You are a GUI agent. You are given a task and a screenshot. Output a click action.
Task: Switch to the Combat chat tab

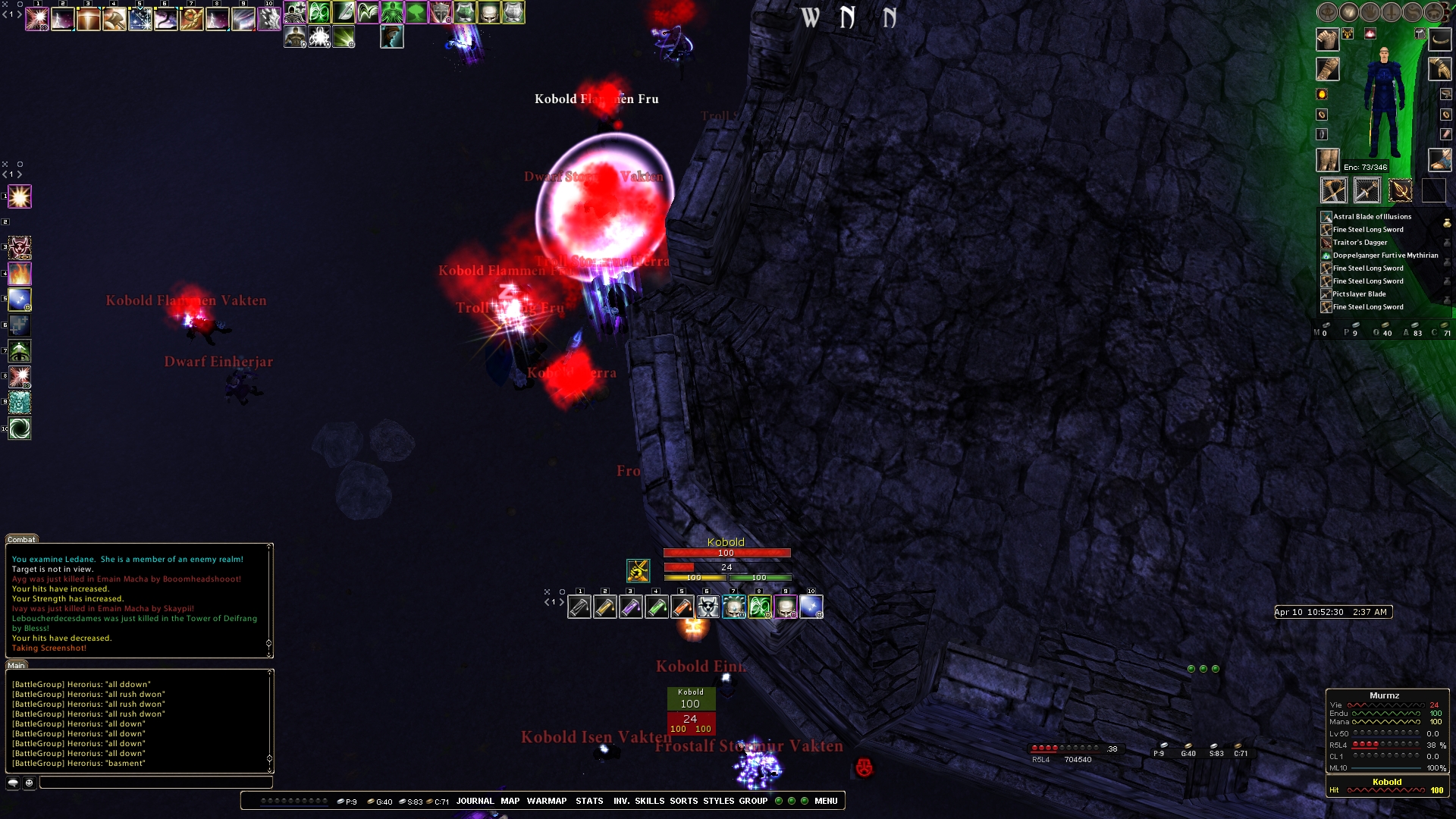click(21, 540)
